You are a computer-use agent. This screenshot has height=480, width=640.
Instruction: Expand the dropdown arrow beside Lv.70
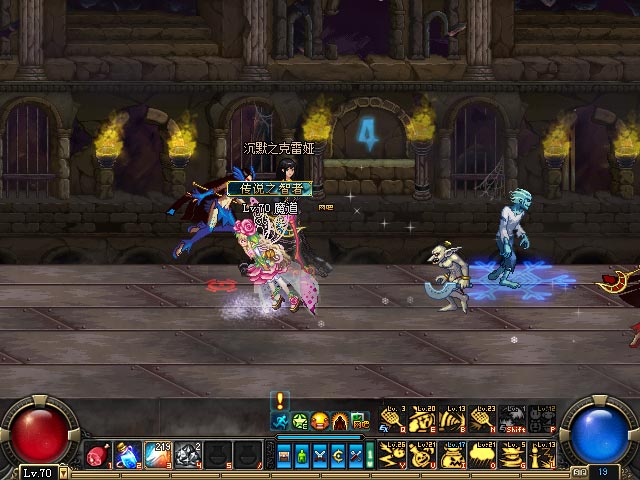tap(64, 471)
